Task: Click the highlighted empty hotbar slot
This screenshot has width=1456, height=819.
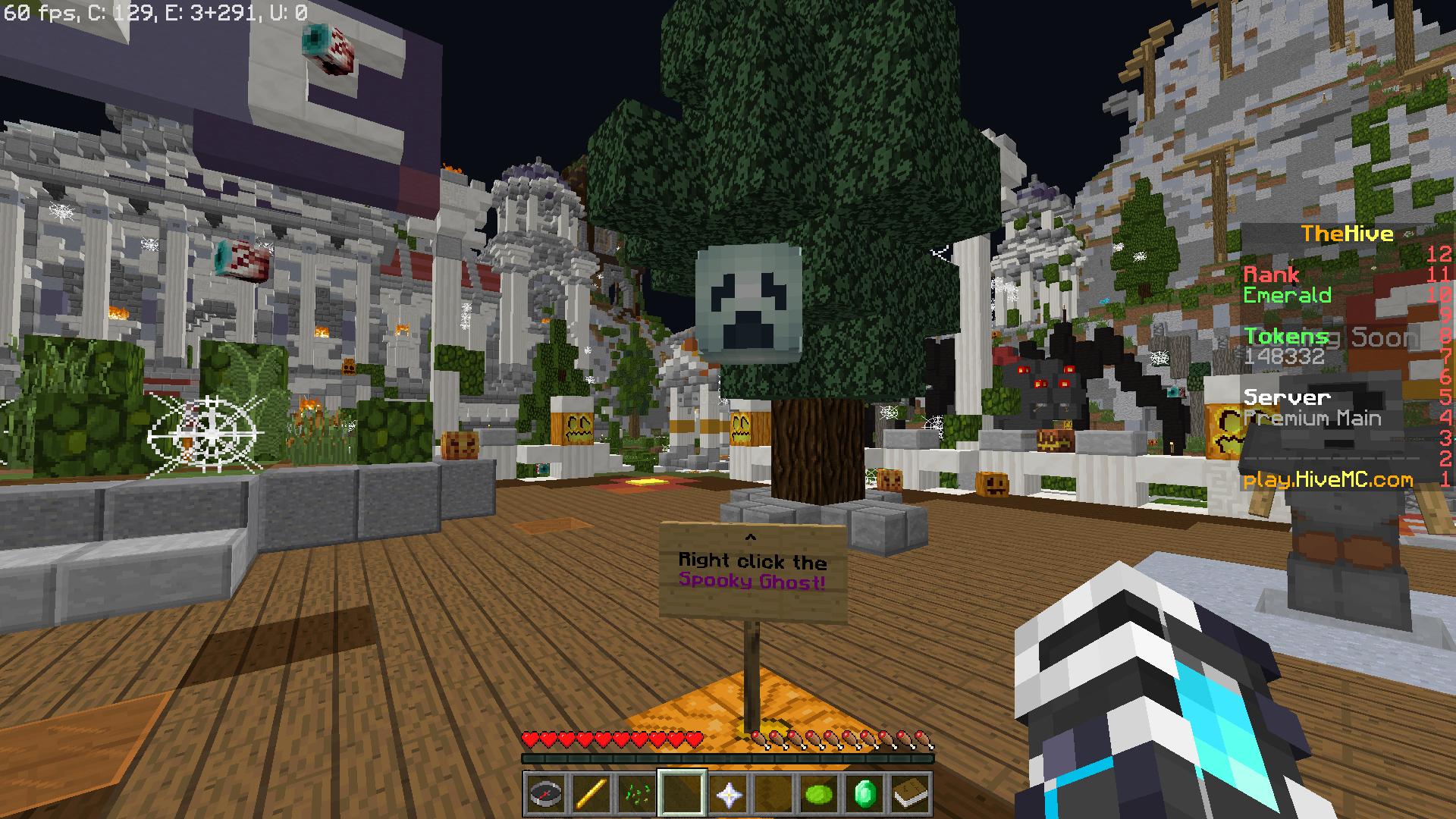Action: click(x=682, y=794)
